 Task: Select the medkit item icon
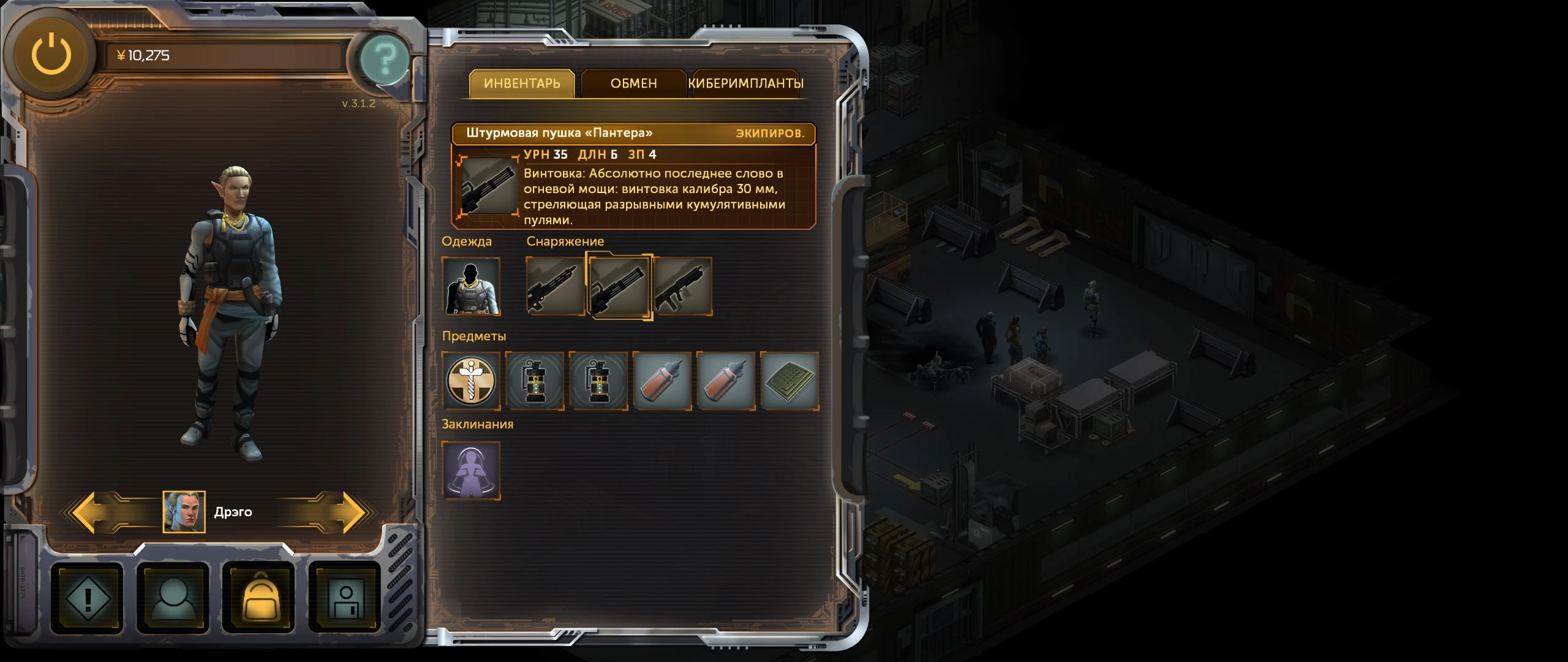point(472,381)
